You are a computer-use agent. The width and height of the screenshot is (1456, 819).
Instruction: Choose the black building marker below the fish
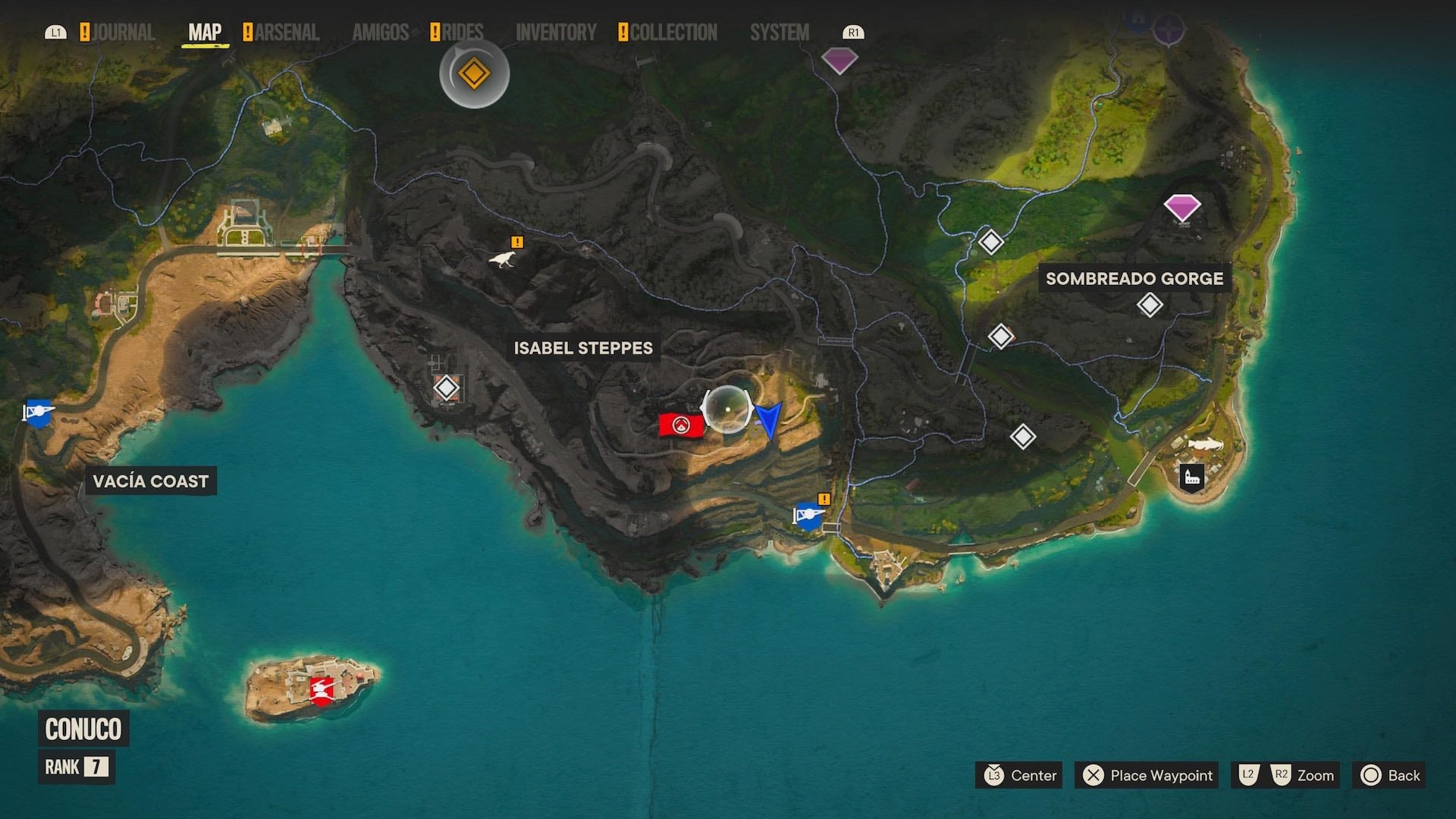click(1192, 477)
